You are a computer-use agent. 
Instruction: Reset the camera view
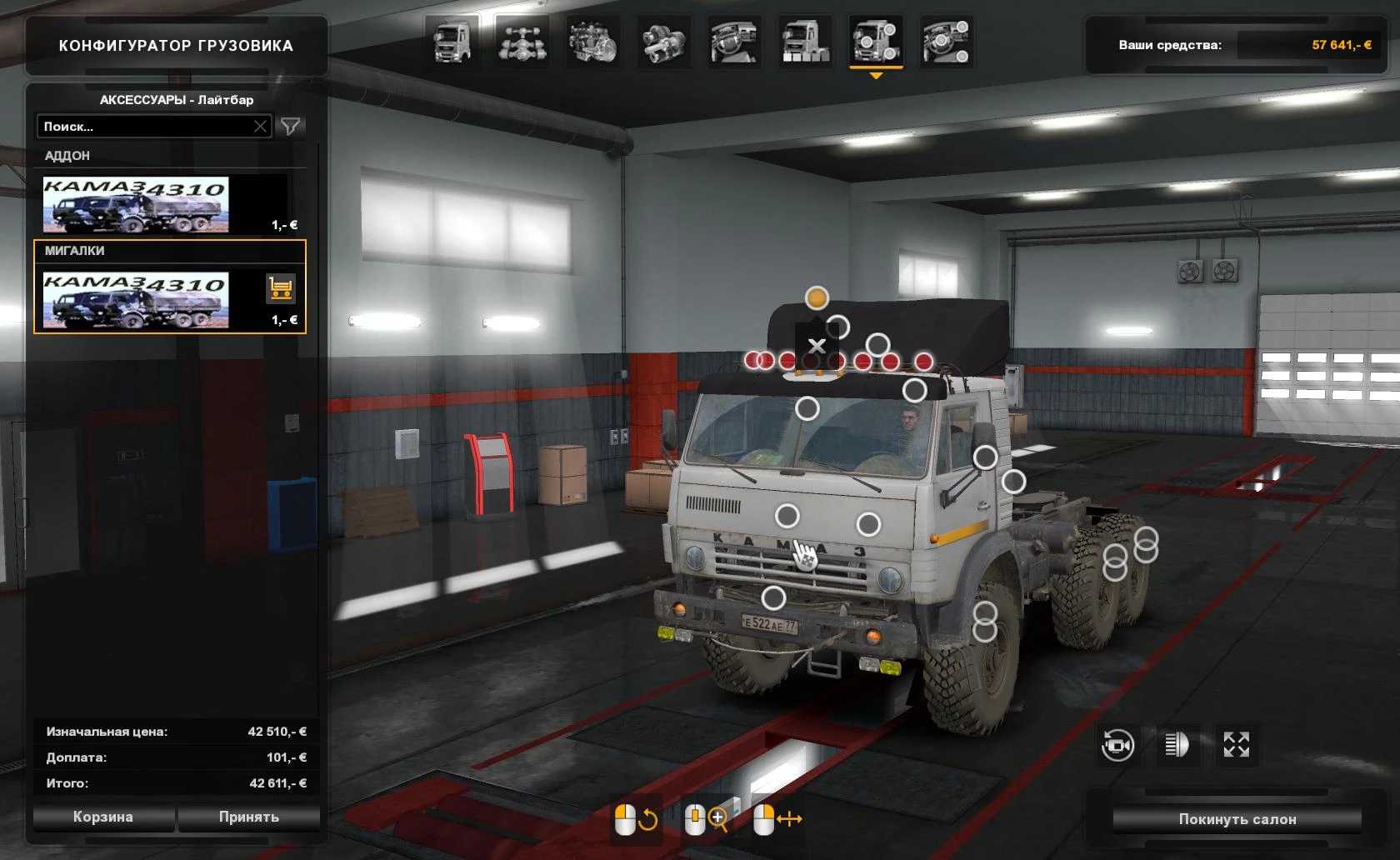tap(1117, 744)
